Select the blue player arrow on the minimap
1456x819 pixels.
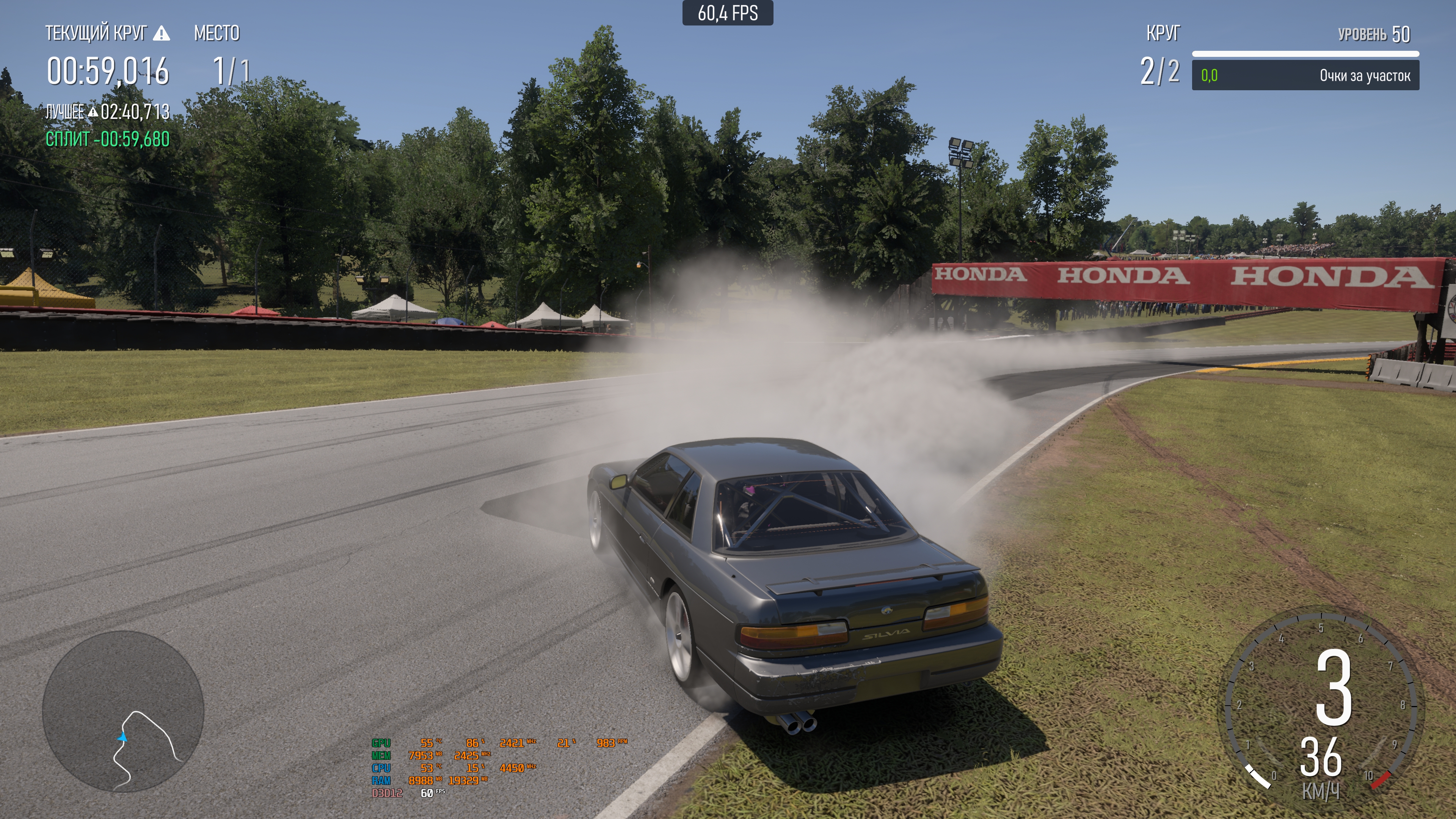[x=122, y=737]
